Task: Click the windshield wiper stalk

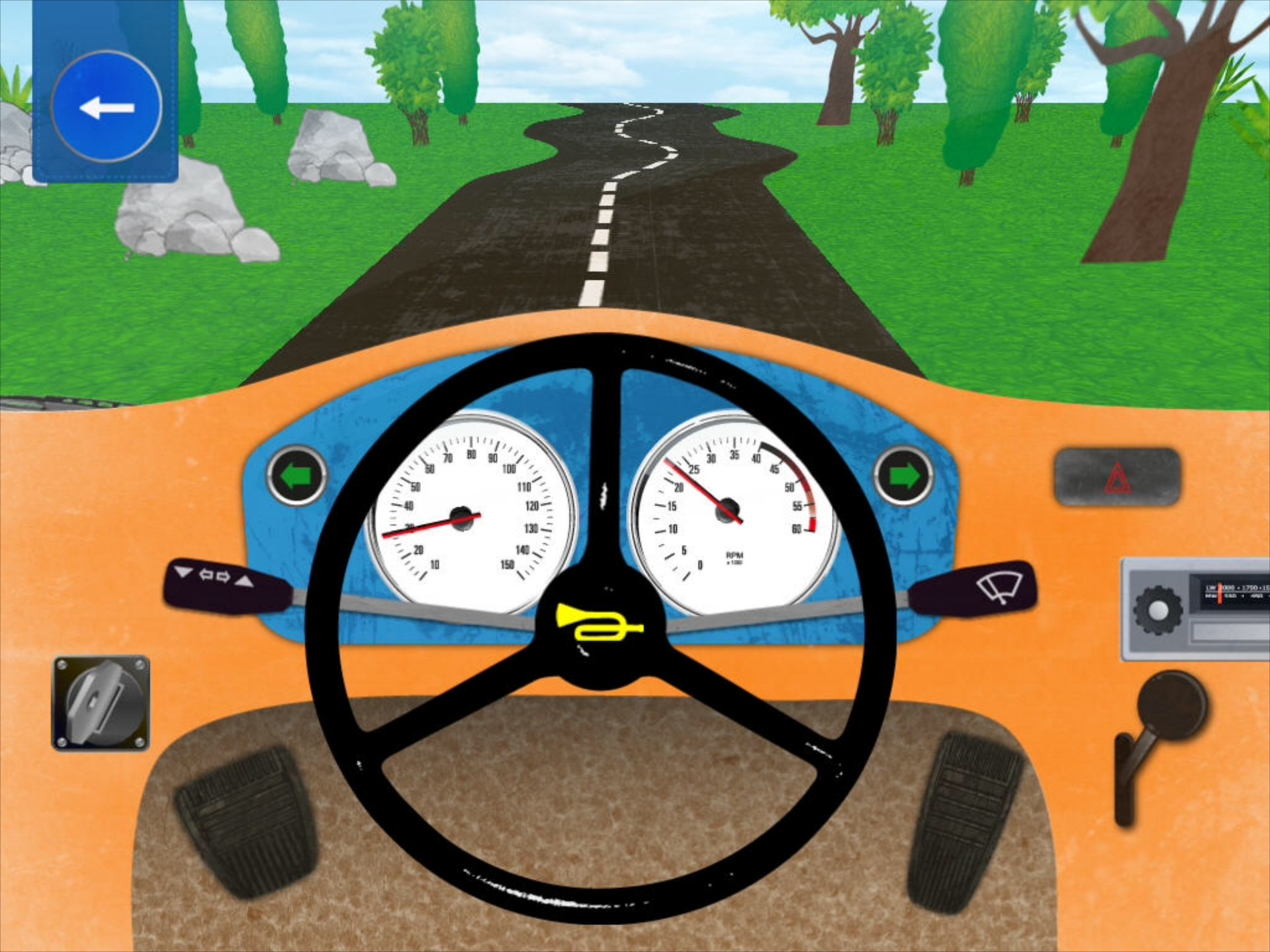Action: (x=995, y=585)
